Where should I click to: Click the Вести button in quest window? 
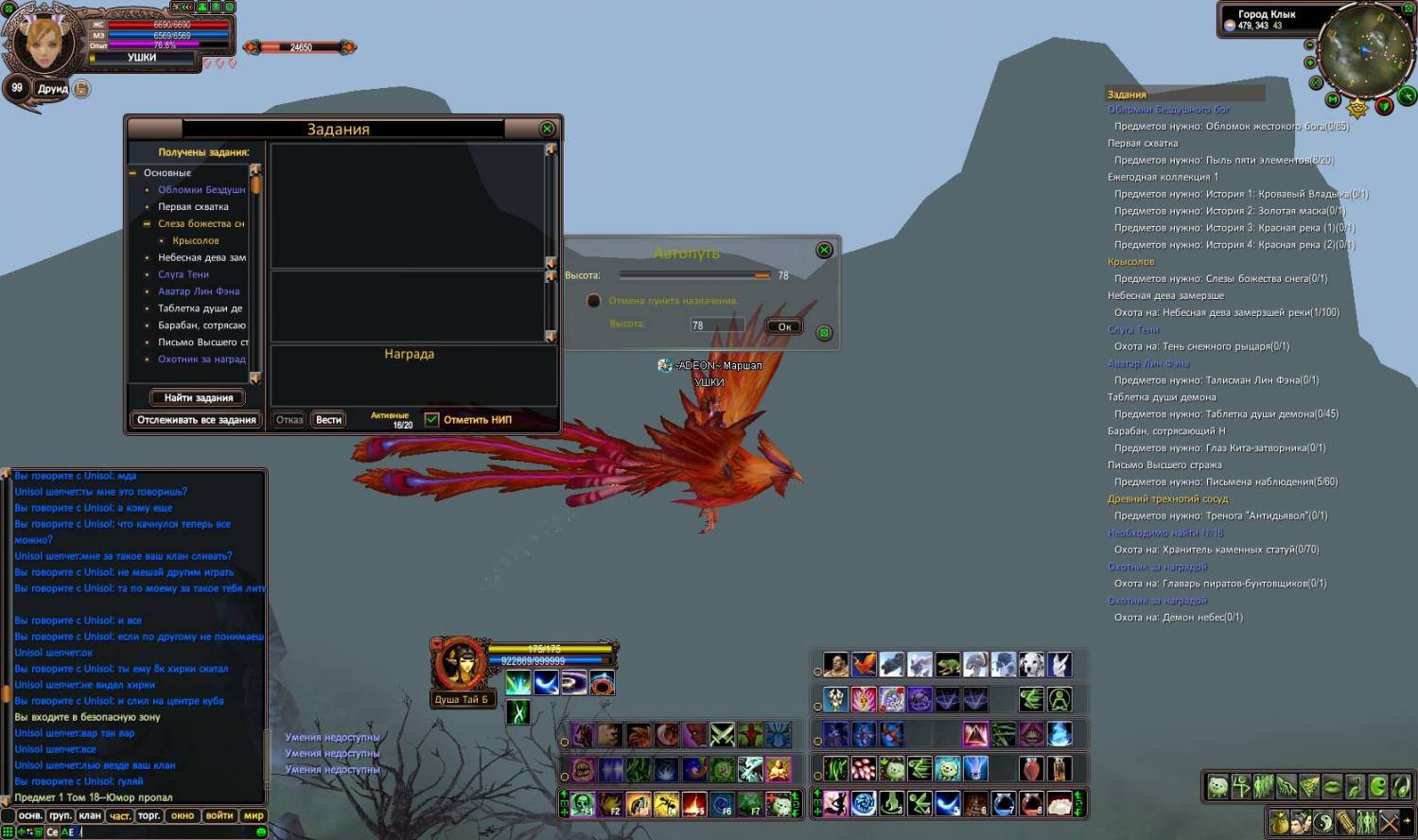pyautogui.click(x=328, y=420)
